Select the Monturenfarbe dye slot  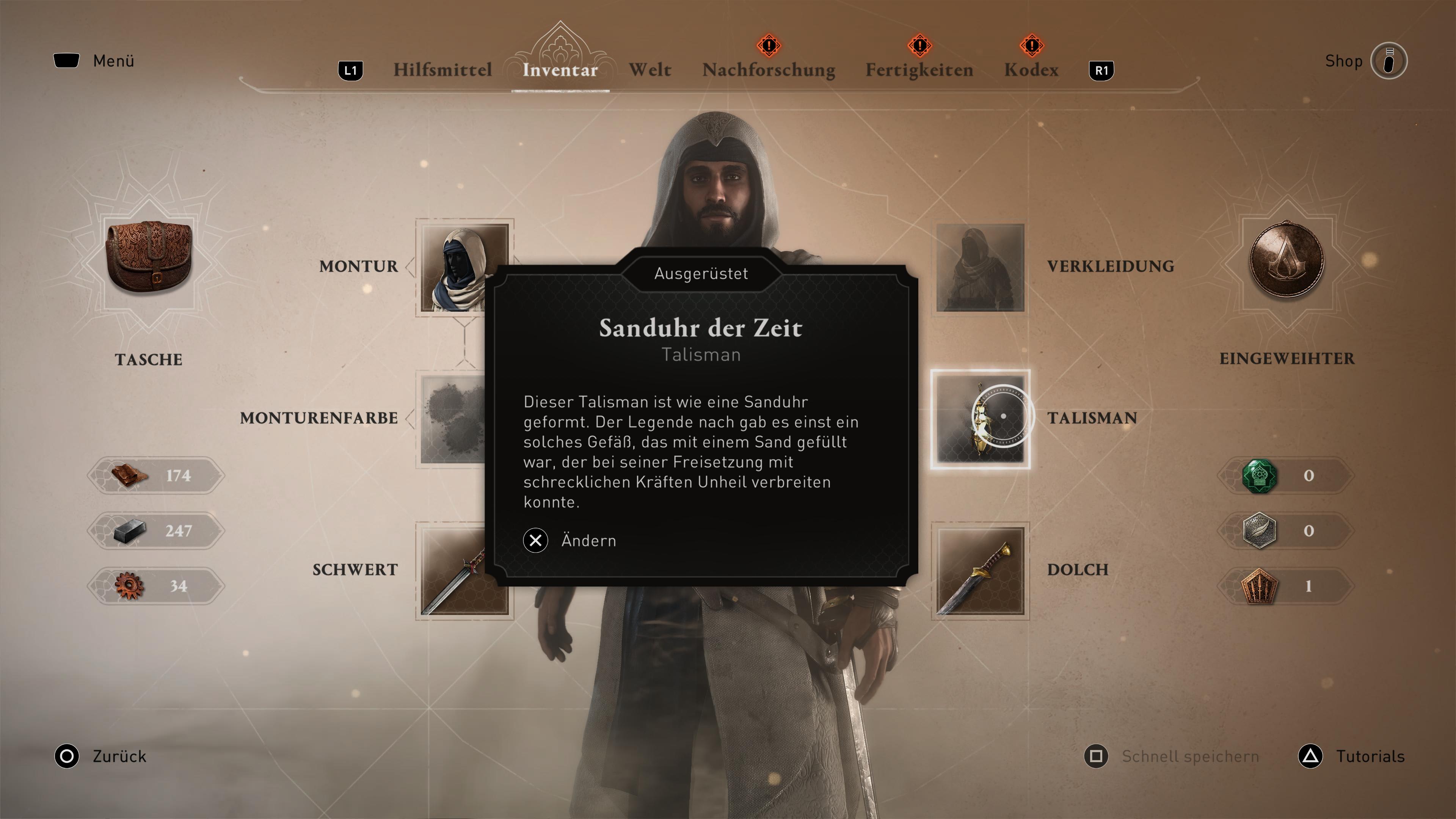(x=452, y=419)
